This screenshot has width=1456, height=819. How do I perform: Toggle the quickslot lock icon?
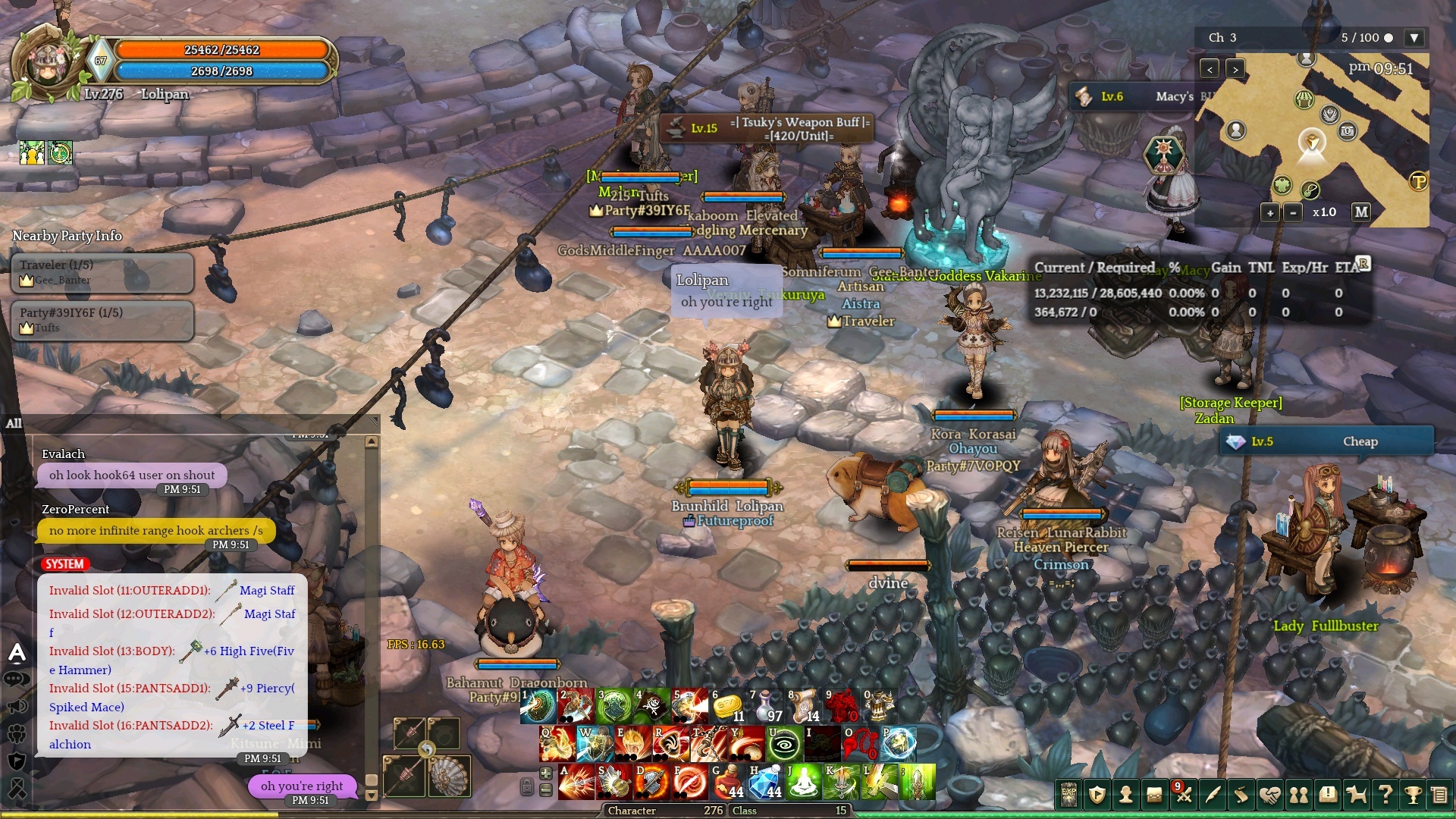click(x=526, y=787)
